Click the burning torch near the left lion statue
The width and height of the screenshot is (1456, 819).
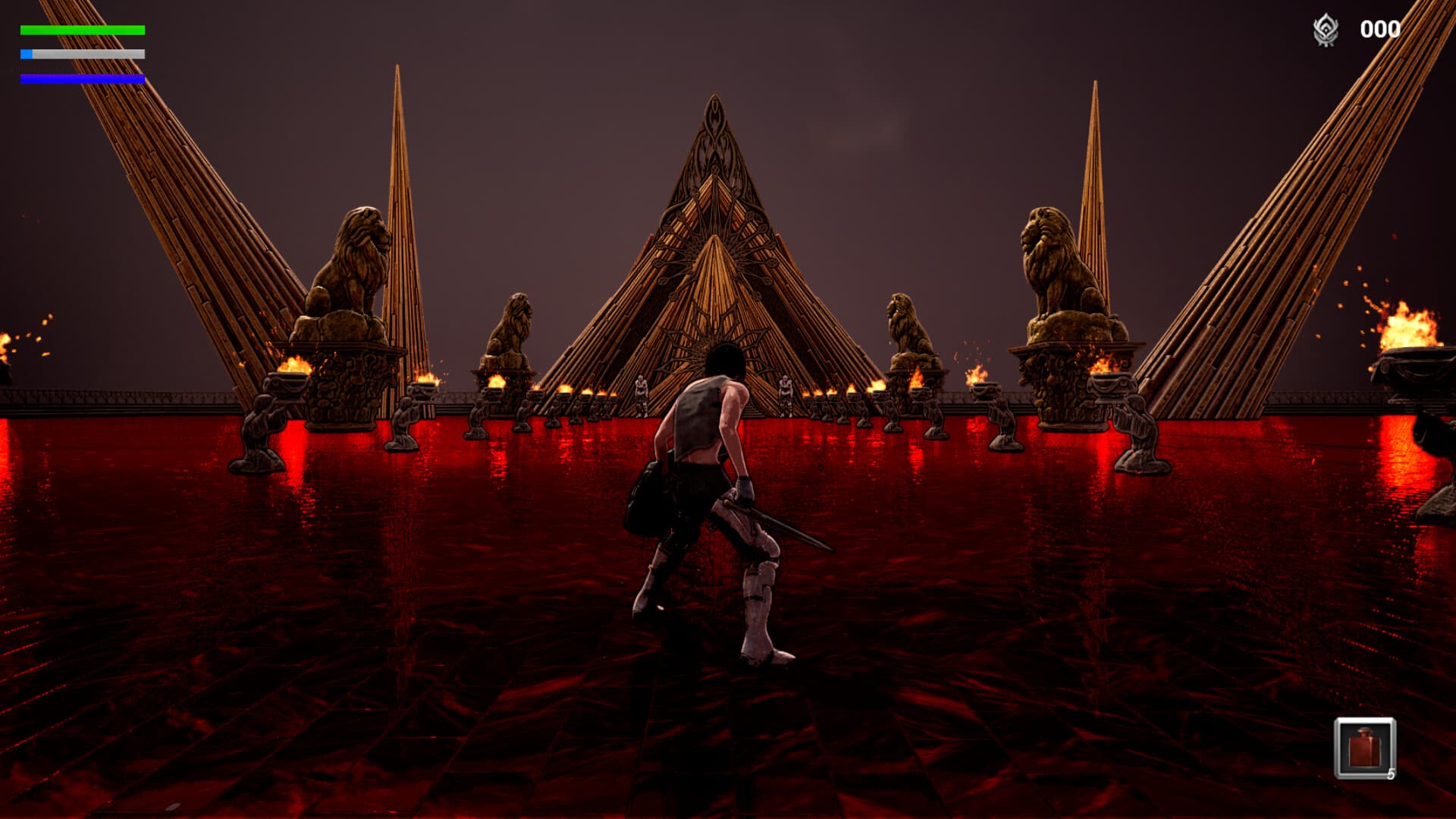[x=296, y=364]
